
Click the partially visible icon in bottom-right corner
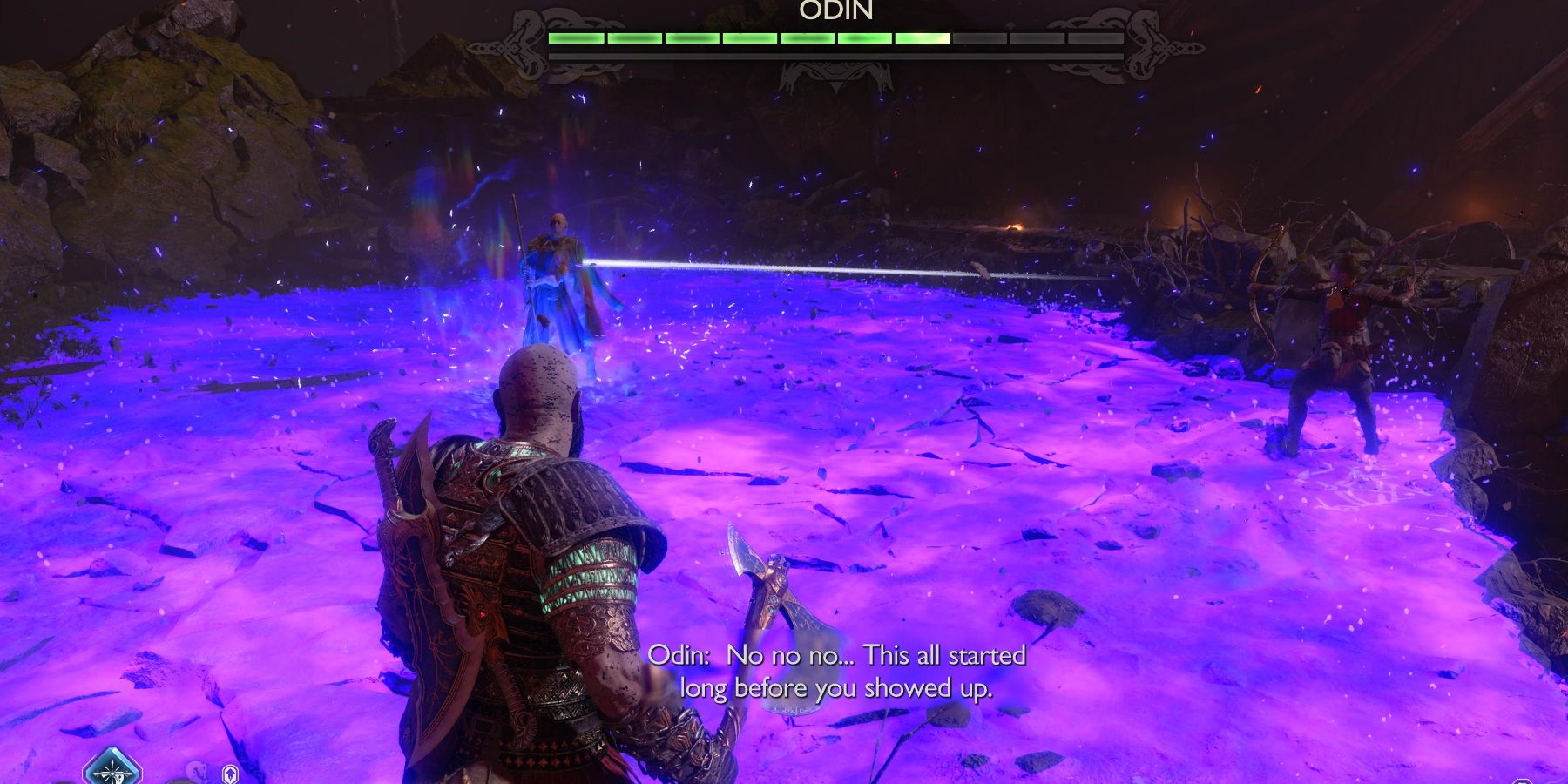click(1524, 780)
